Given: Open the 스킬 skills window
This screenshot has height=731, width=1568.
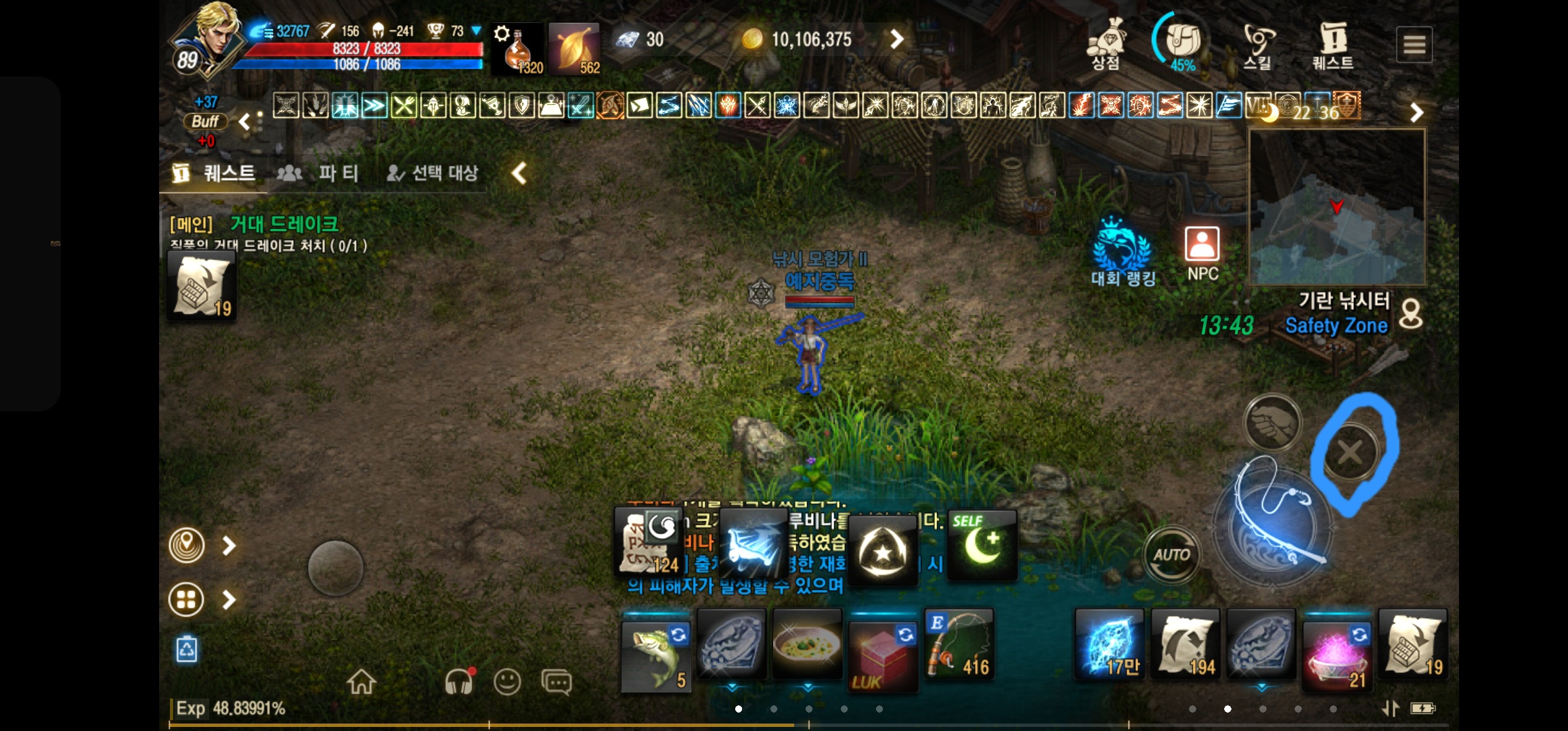Looking at the screenshot, I should (x=1258, y=45).
